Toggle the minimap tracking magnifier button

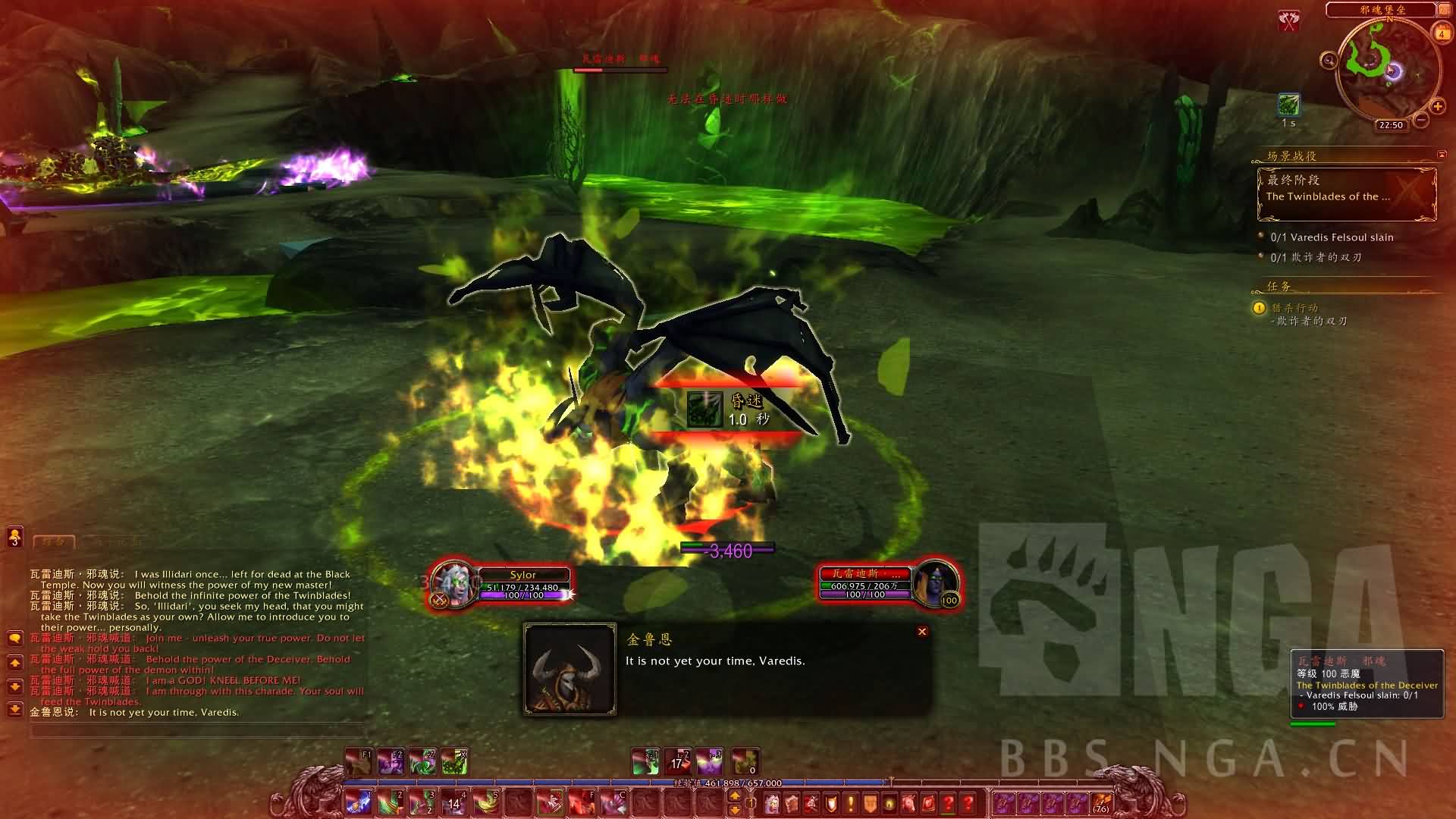(1329, 60)
